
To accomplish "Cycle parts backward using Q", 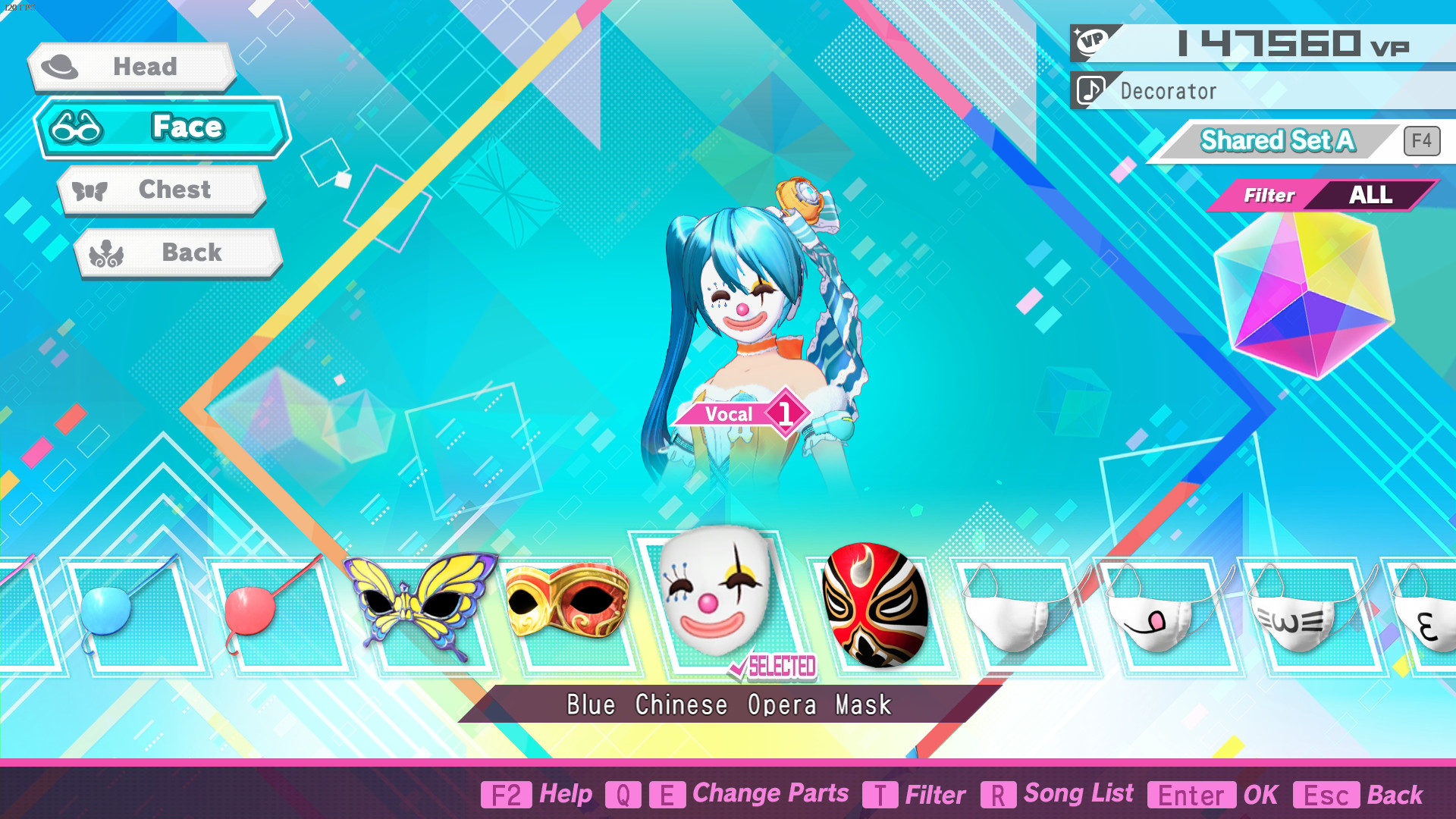I will point(622,795).
